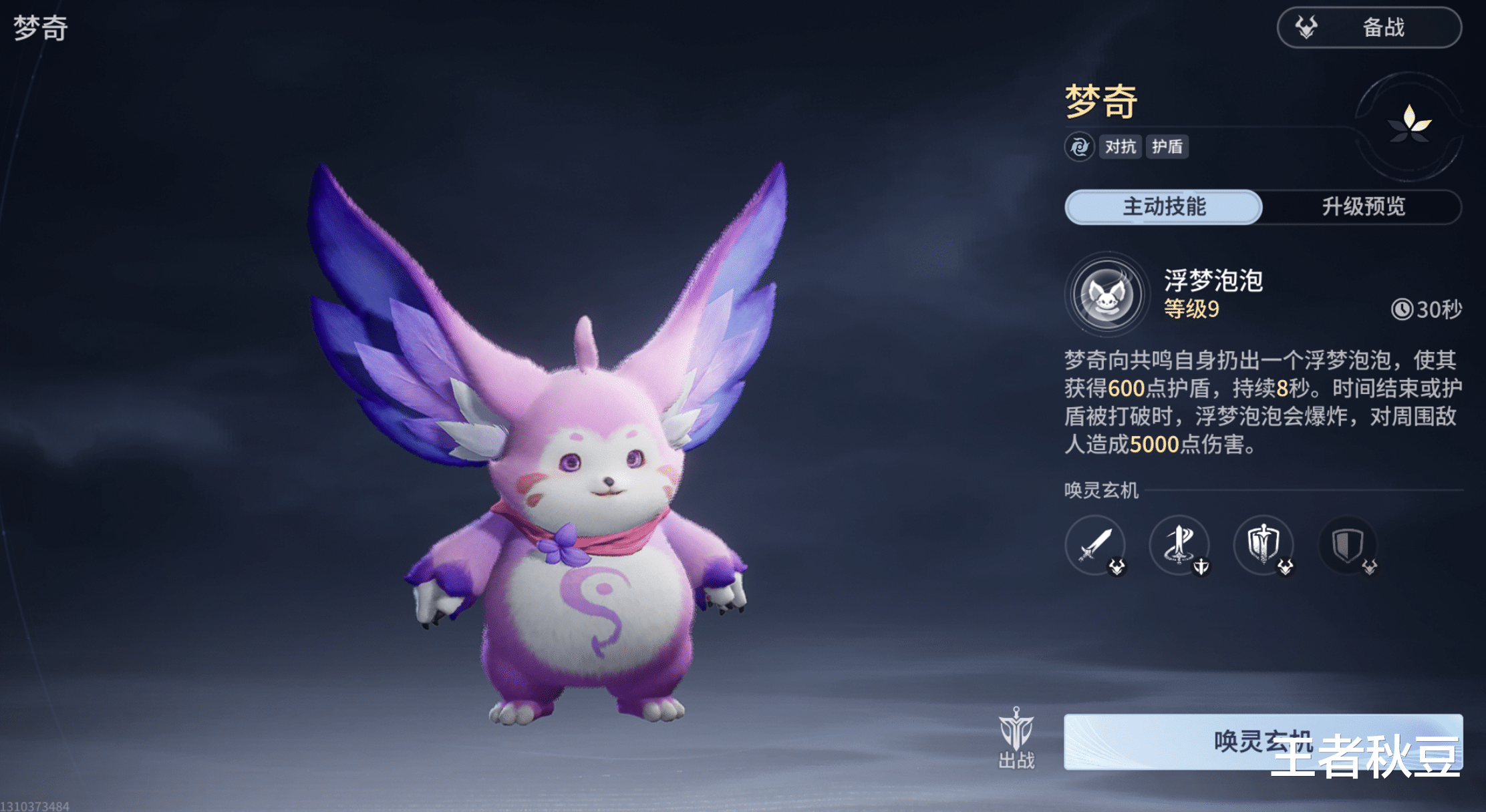Choose the sword 唤灵玄机 icon
The width and height of the screenshot is (1486, 812).
point(1095,545)
